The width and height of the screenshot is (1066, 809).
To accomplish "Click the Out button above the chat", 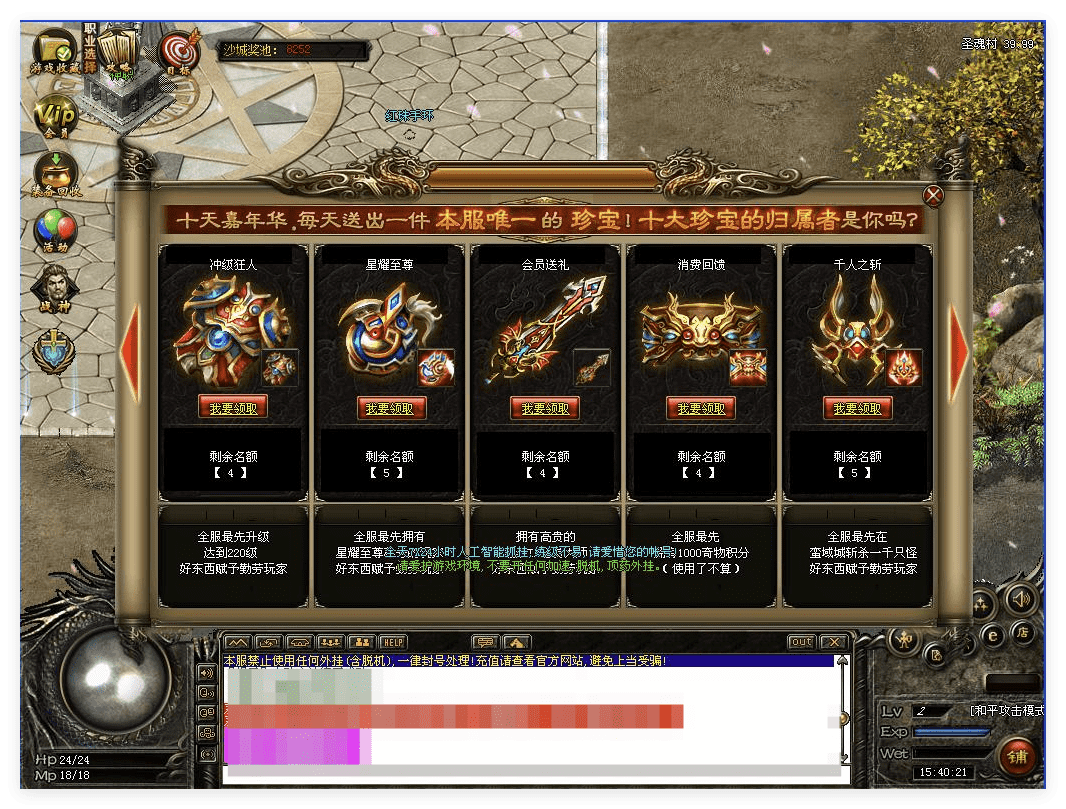I will pyautogui.click(x=801, y=641).
